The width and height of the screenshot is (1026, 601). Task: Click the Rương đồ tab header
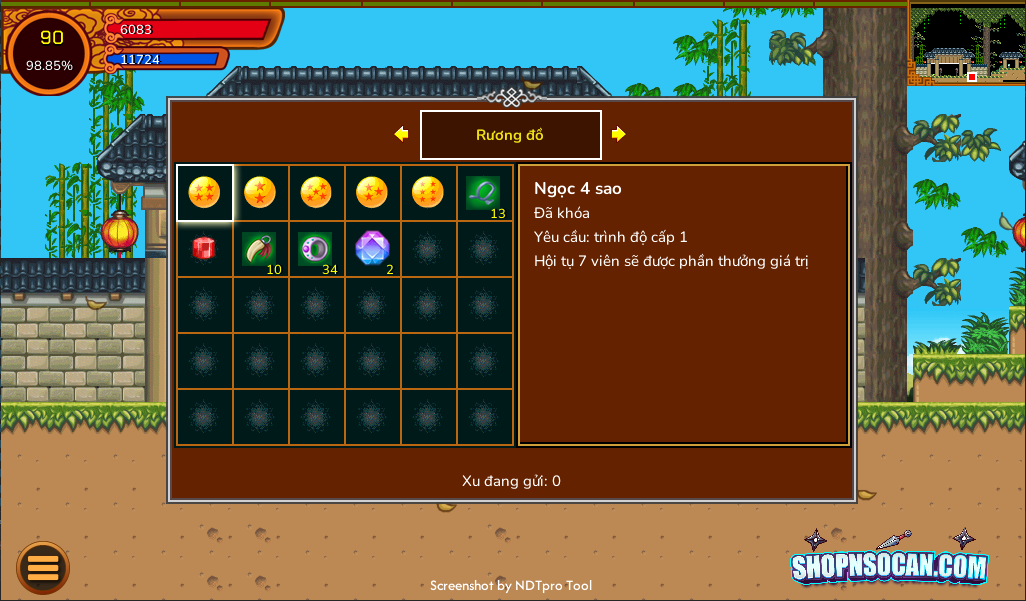point(510,135)
